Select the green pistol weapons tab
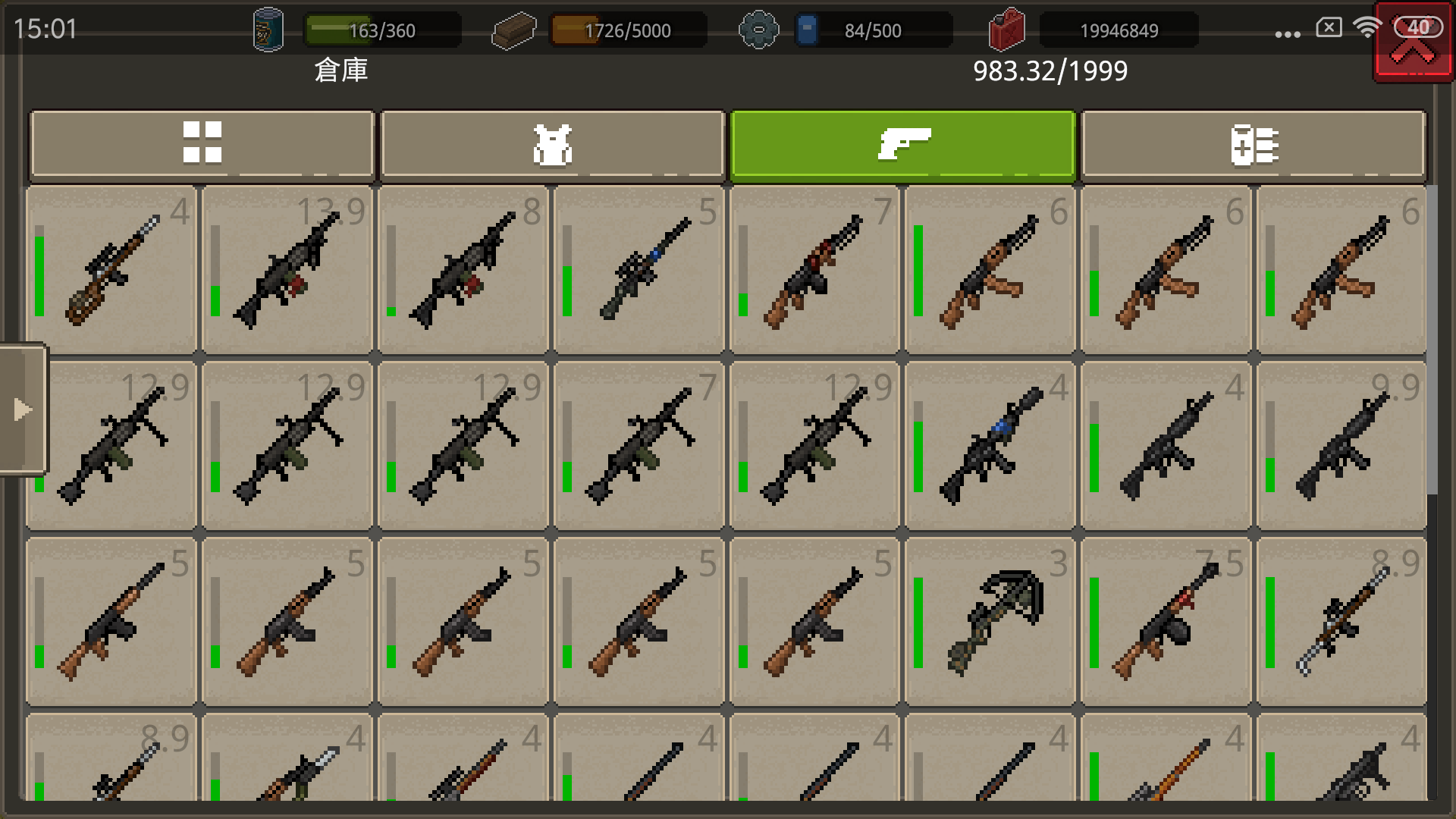1456x819 pixels. 902,144
